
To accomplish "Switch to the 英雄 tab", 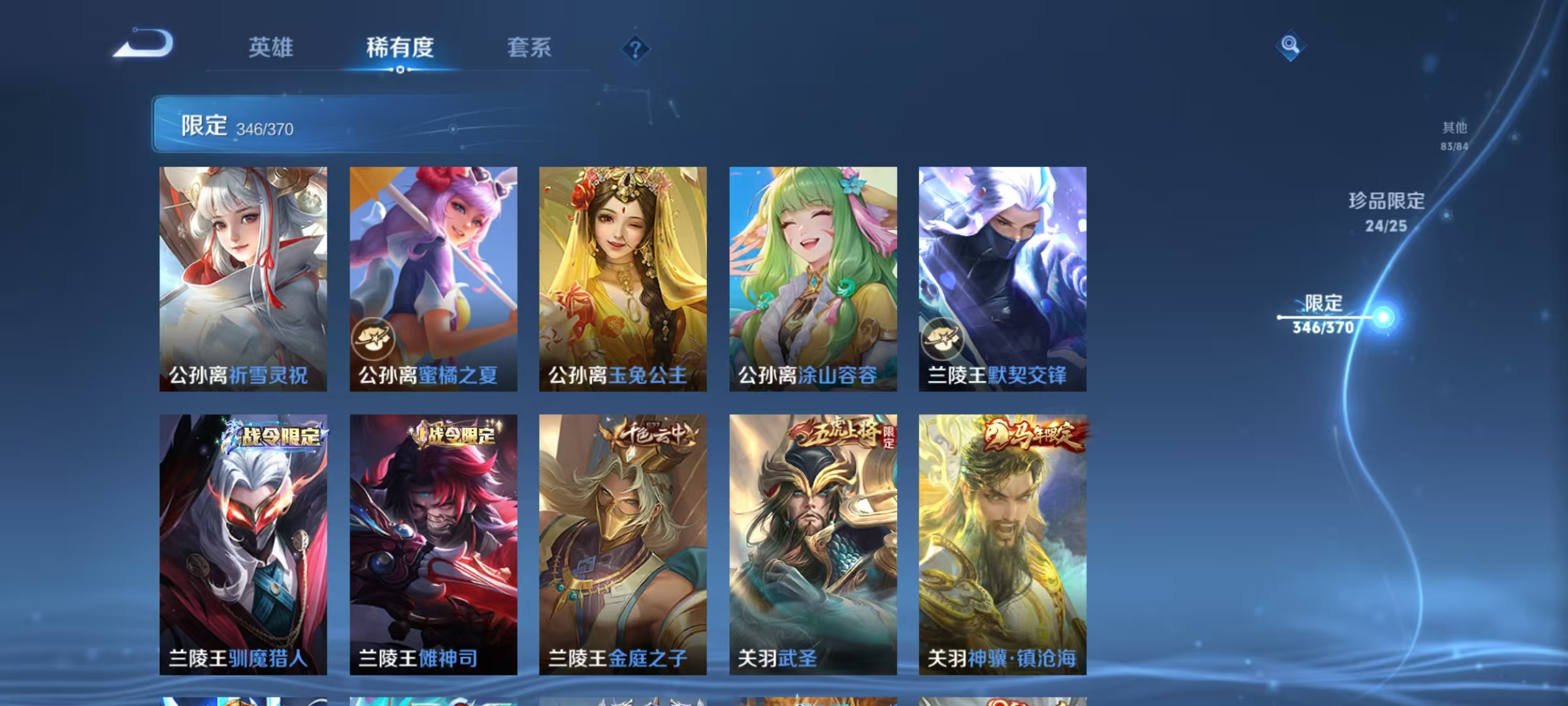I will click(x=272, y=47).
